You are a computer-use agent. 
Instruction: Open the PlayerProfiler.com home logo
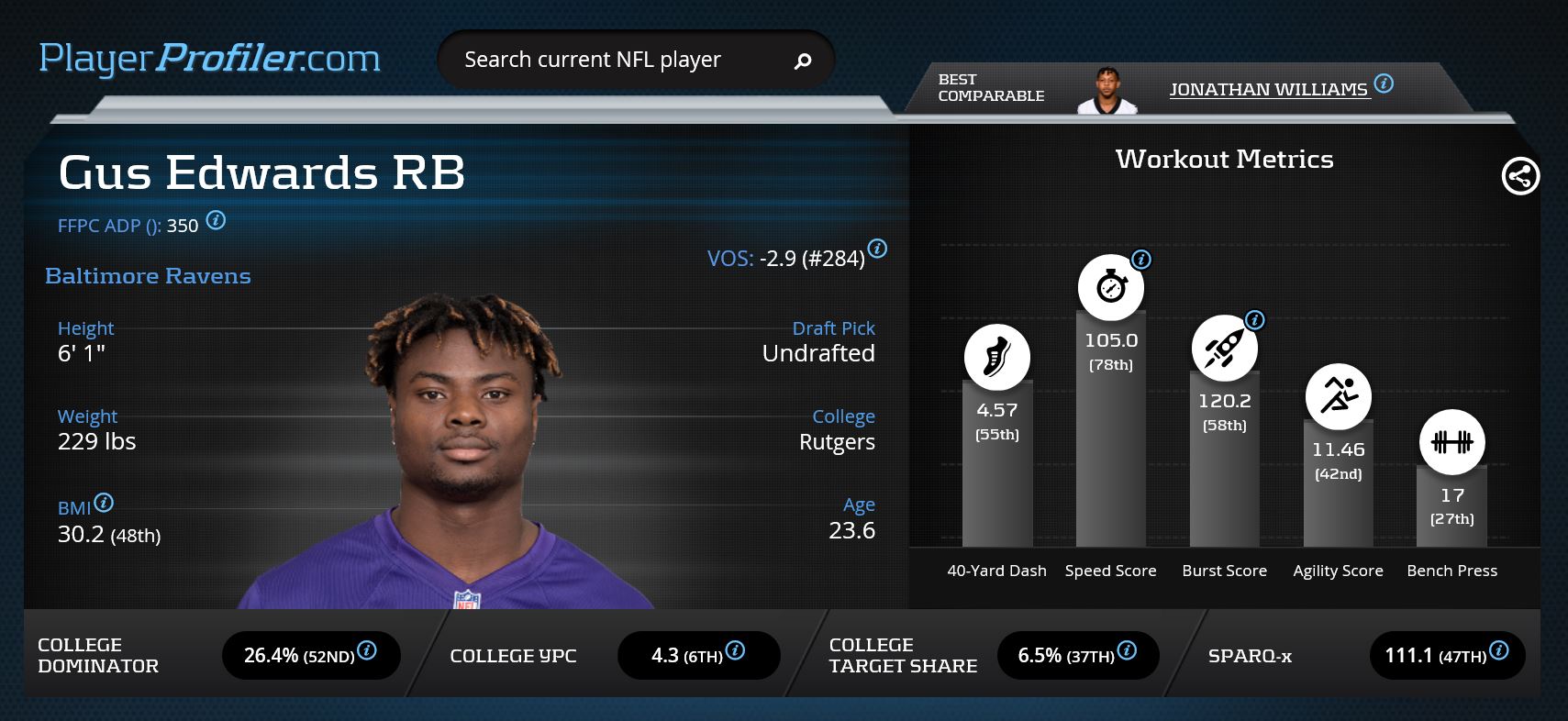click(x=209, y=60)
